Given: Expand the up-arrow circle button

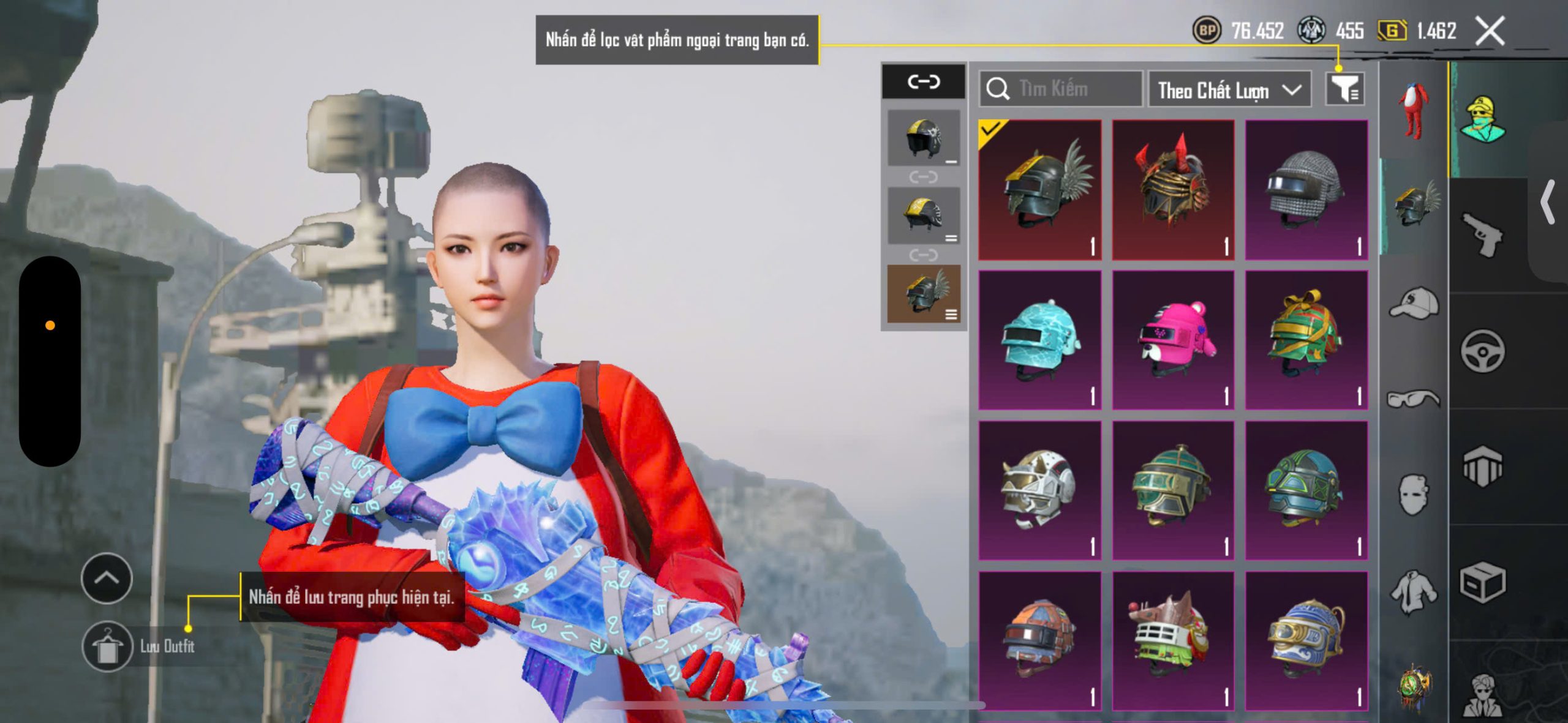Looking at the screenshot, I should (x=107, y=578).
